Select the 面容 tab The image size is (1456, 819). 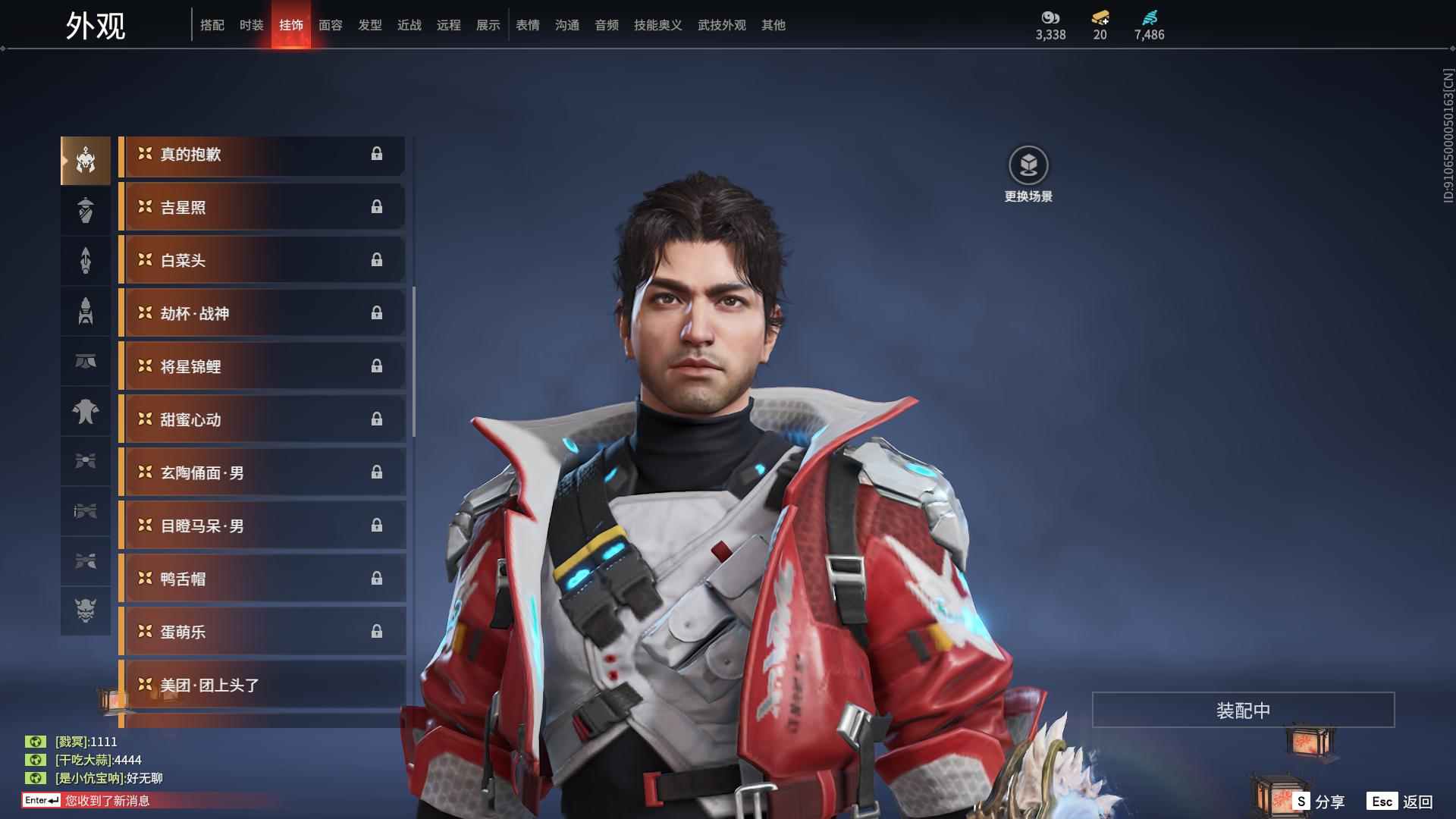[x=330, y=25]
